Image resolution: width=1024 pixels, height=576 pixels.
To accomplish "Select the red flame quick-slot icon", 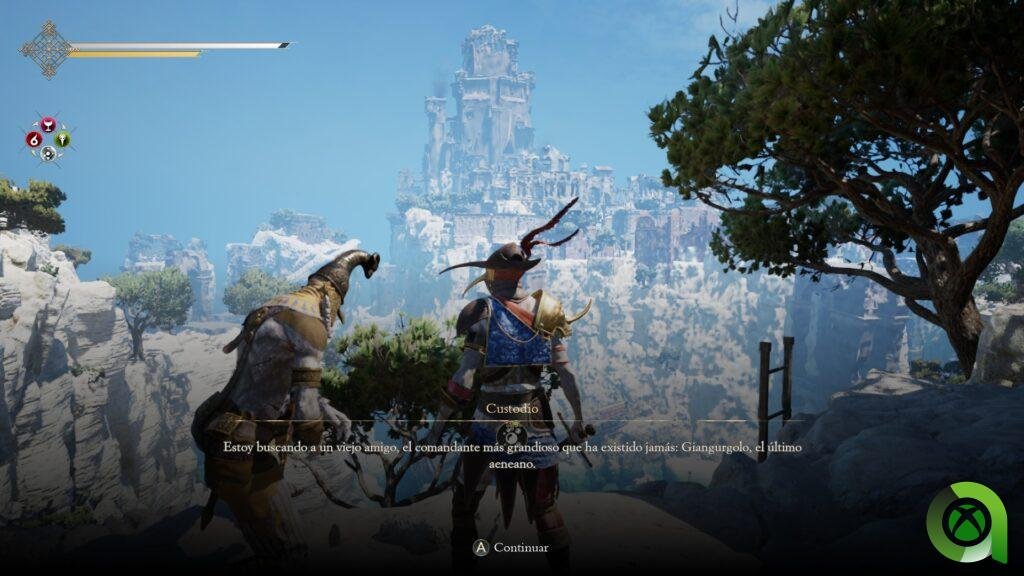I will (34, 140).
